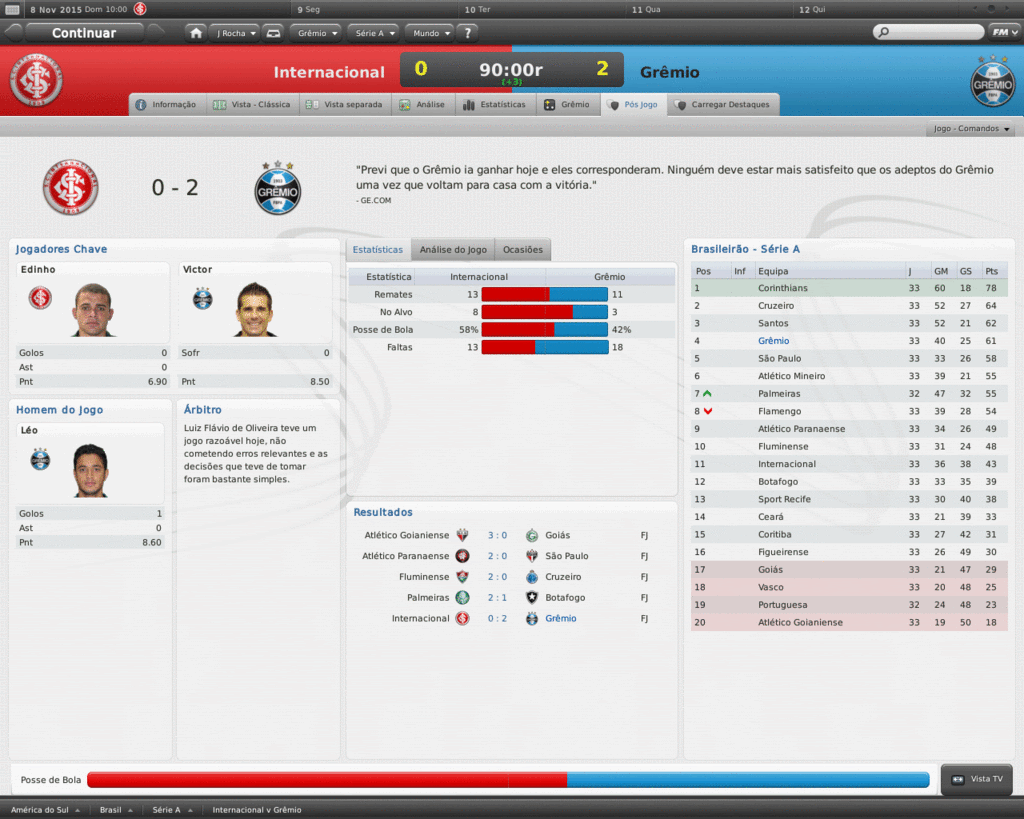The width and height of the screenshot is (1024, 819).
Task: Show the Ocasiões tab
Action: point(523,250)
